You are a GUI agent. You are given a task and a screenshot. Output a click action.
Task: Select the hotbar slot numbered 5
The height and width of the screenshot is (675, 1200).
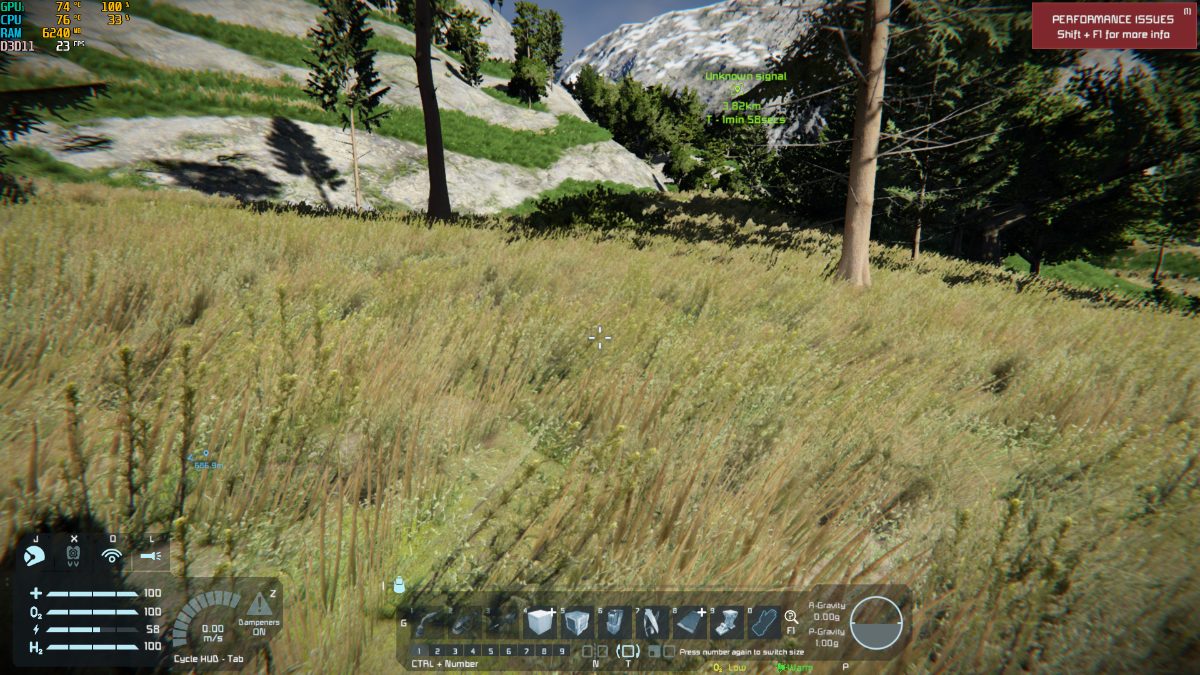(x=578, y=623)
